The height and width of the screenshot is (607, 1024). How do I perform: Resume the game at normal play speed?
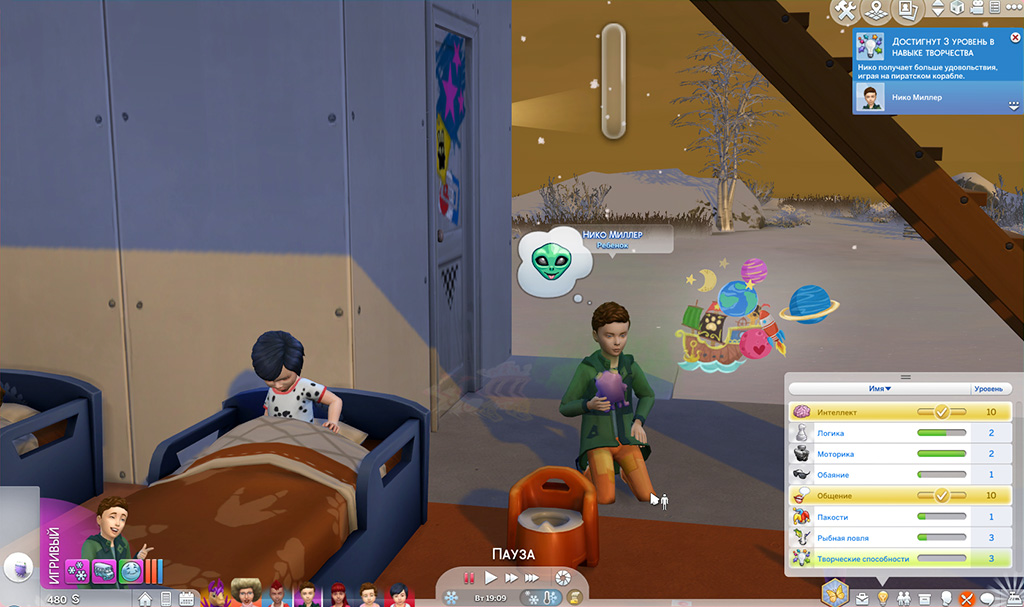coord(490,578)
